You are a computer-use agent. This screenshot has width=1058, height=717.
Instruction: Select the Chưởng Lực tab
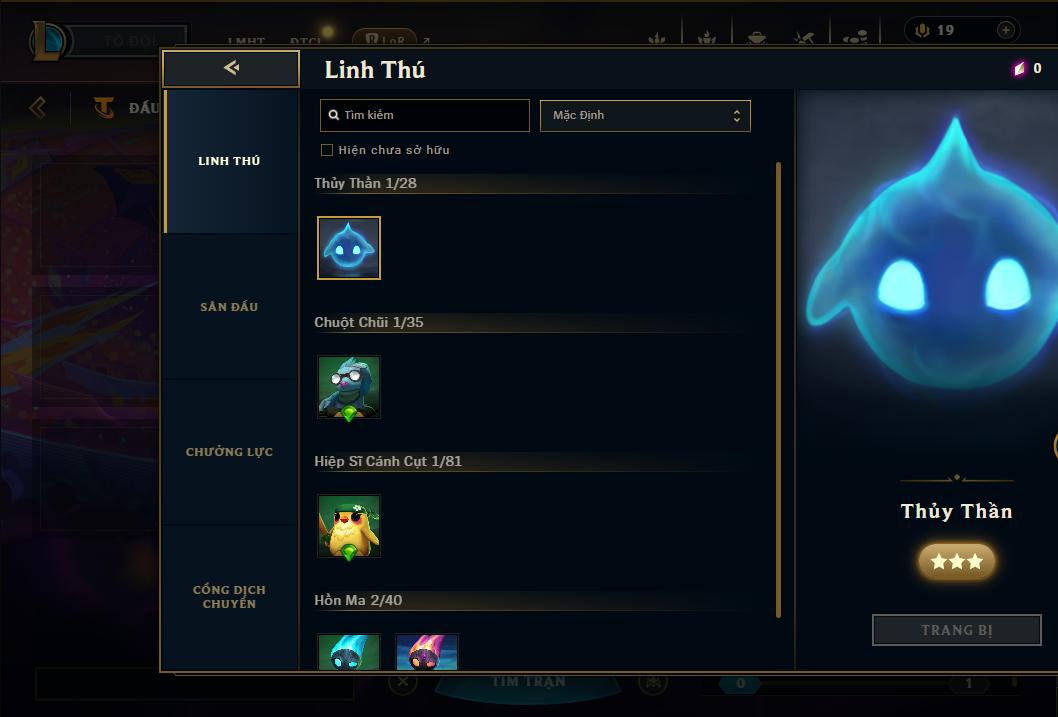point(229,452)
